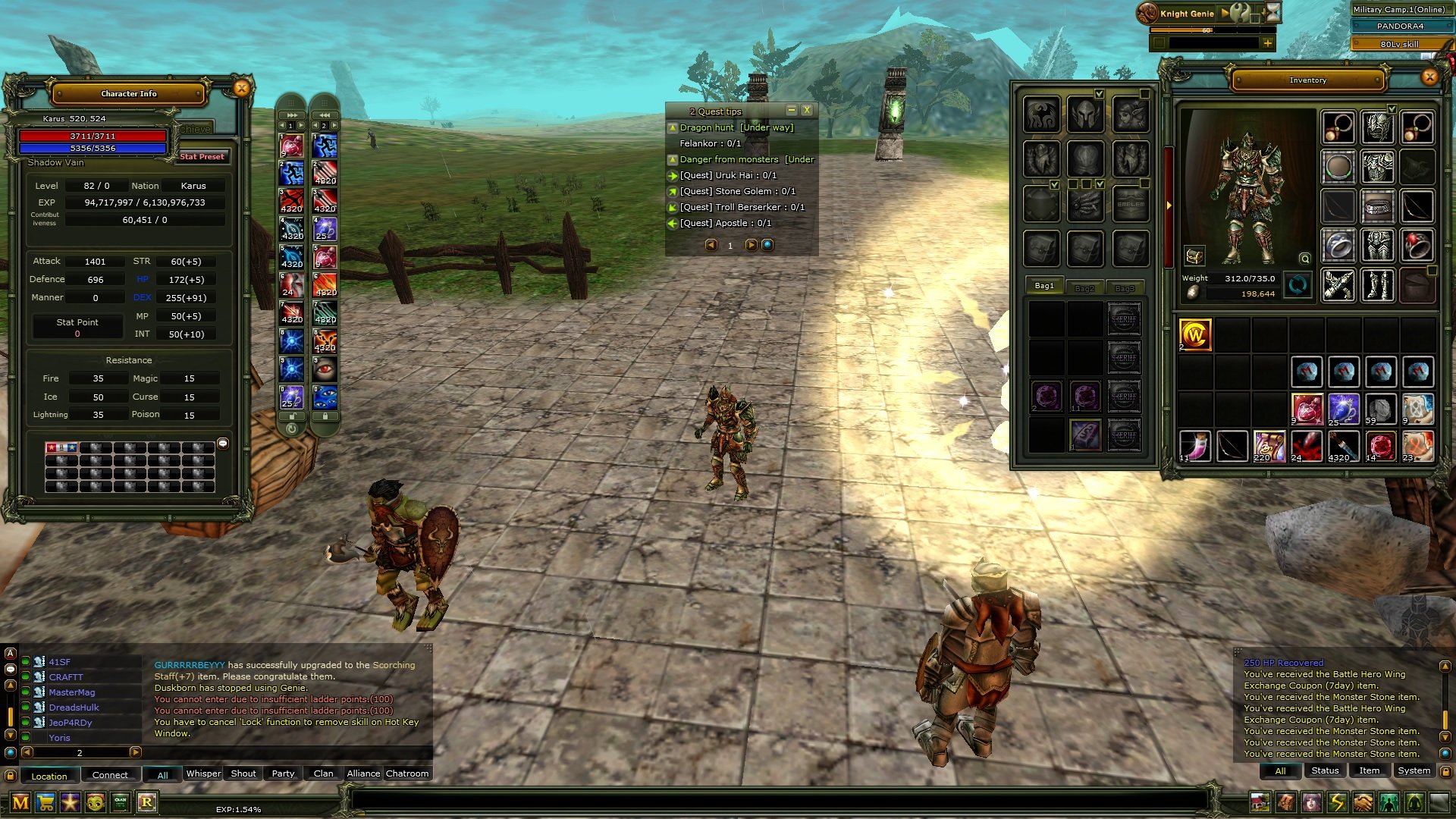Open the Chatroom tab
Image resolution: width=1456 pixels, height=819 pixels.
click(x=407, y=773)
